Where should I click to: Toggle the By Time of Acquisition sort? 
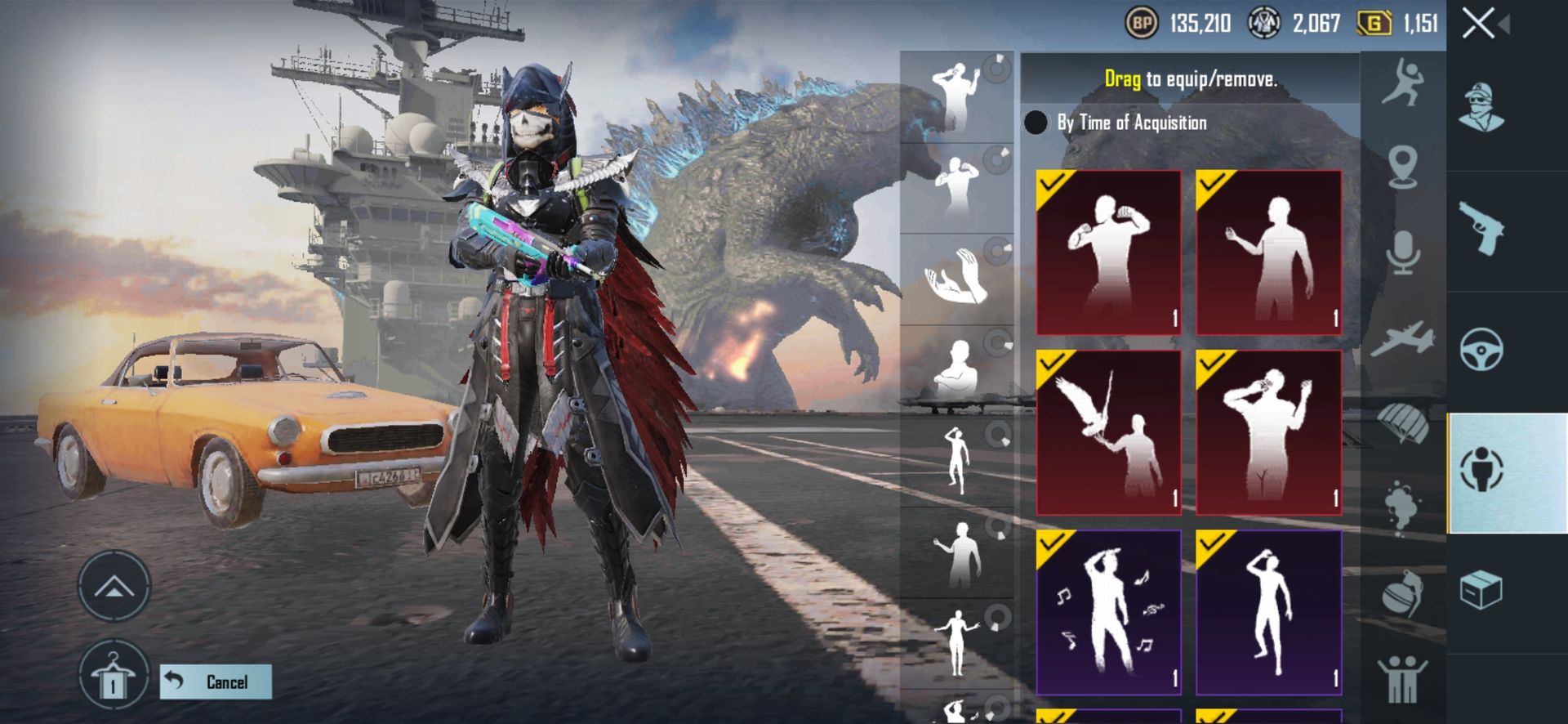point(1036,123)
